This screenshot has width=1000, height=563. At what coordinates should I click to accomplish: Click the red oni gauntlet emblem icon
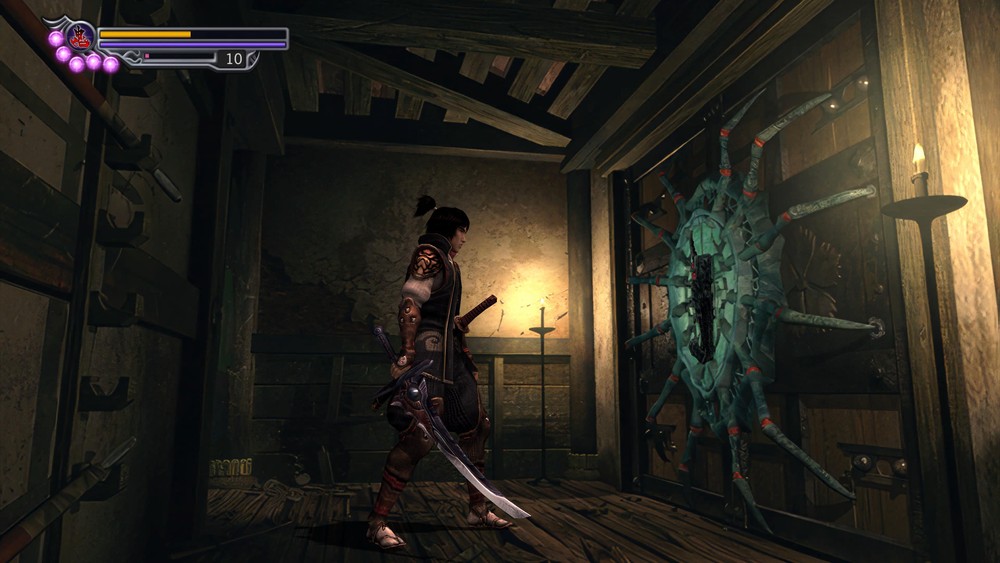[80, 37]
